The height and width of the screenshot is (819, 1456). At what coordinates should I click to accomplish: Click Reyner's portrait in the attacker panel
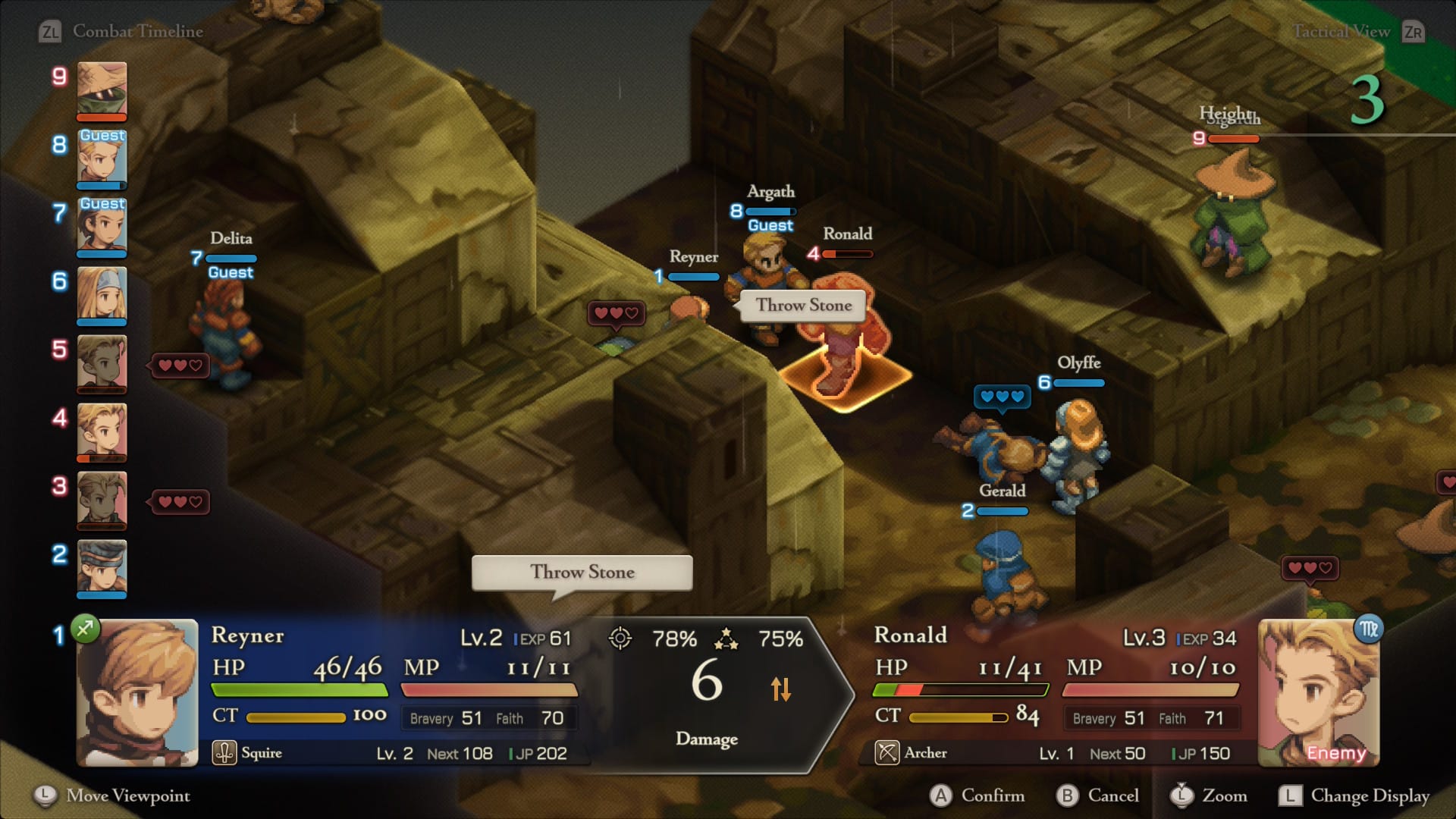(138, 692)
